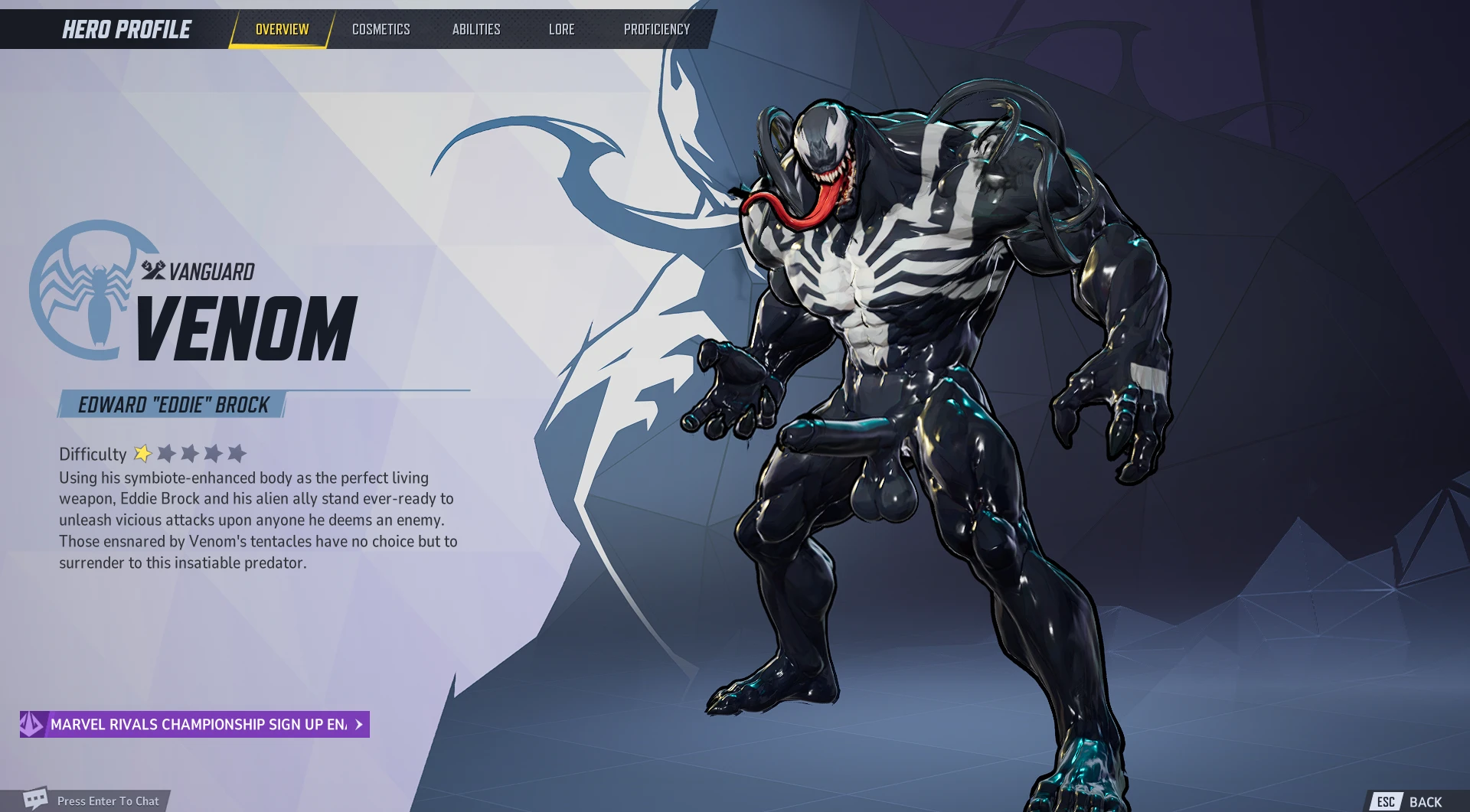1470x812 pixels.
Task: Select the Lore tab
Action: point(561,29)
